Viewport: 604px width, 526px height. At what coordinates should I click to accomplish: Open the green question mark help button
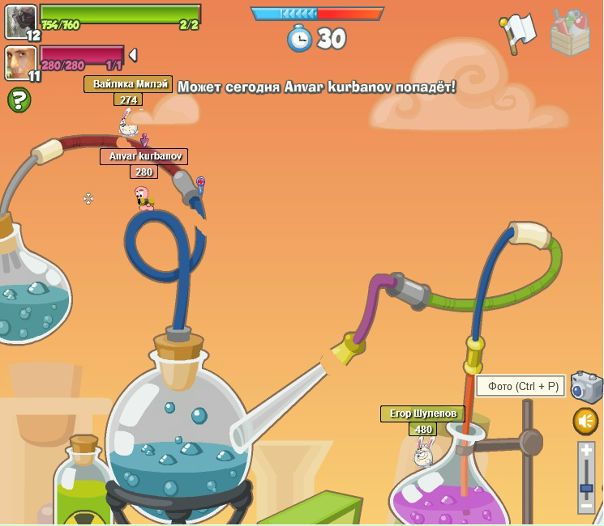pos(18,100)
